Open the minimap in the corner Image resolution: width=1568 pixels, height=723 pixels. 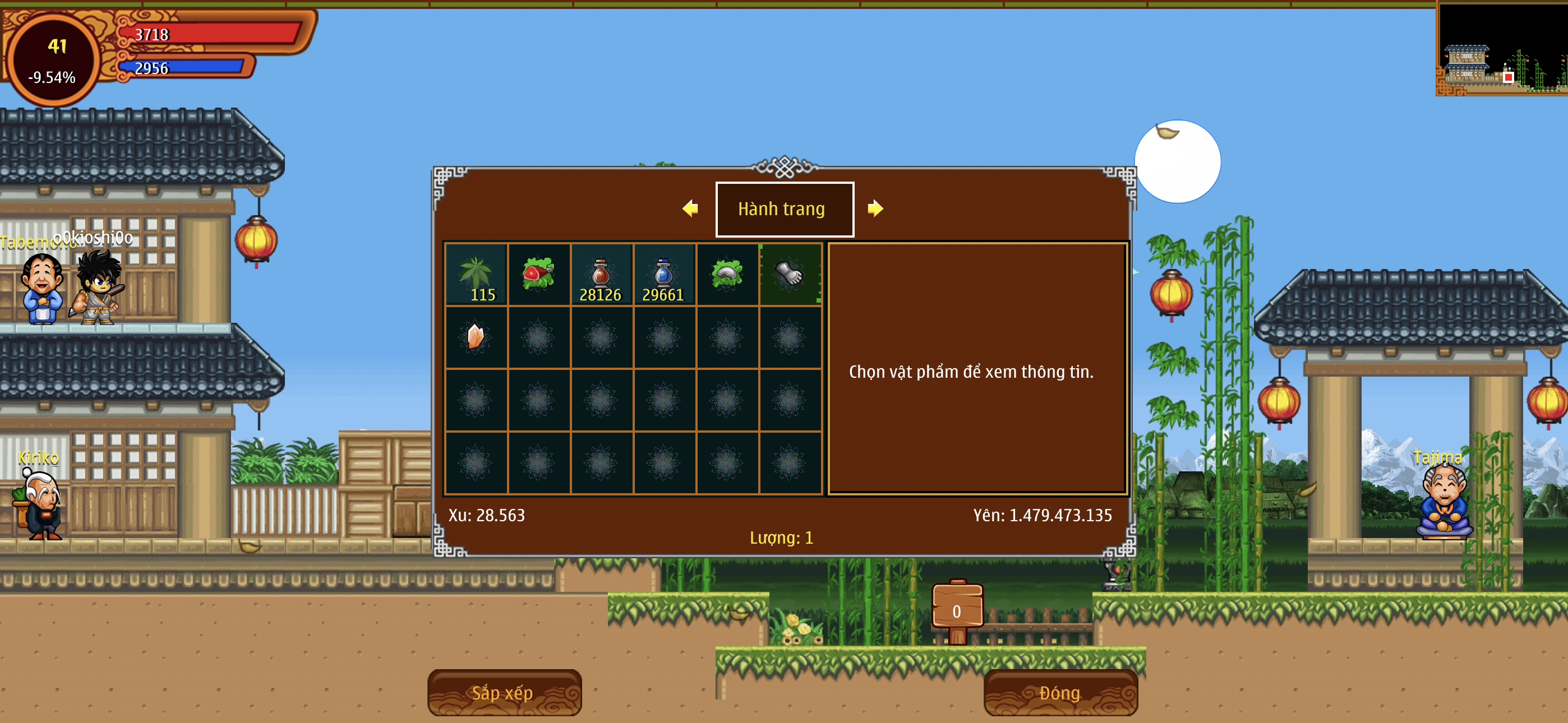[x=1501, y=49]
